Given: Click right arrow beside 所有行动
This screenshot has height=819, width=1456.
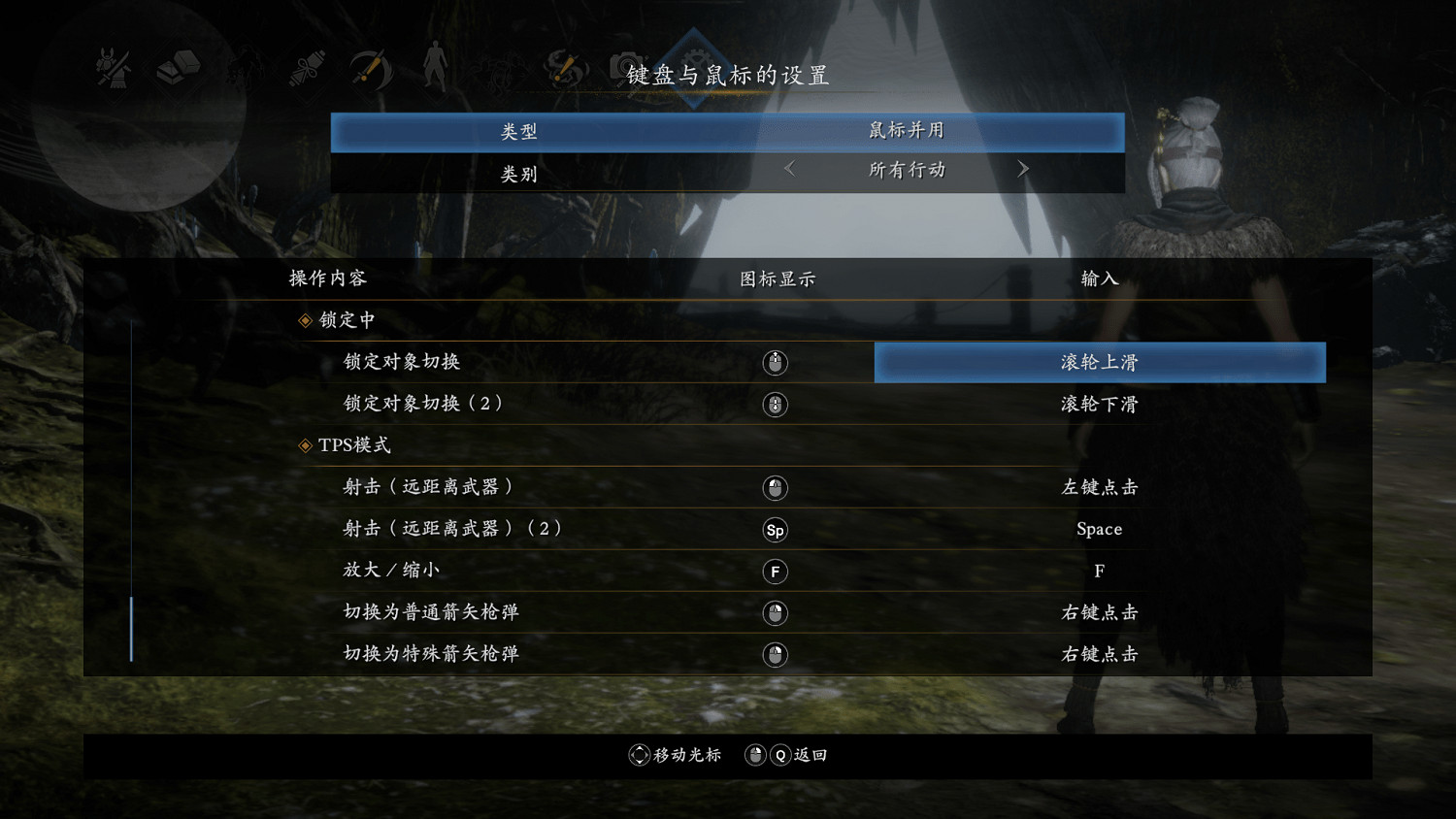Looking at the screenshot, I should (1023, 169).
